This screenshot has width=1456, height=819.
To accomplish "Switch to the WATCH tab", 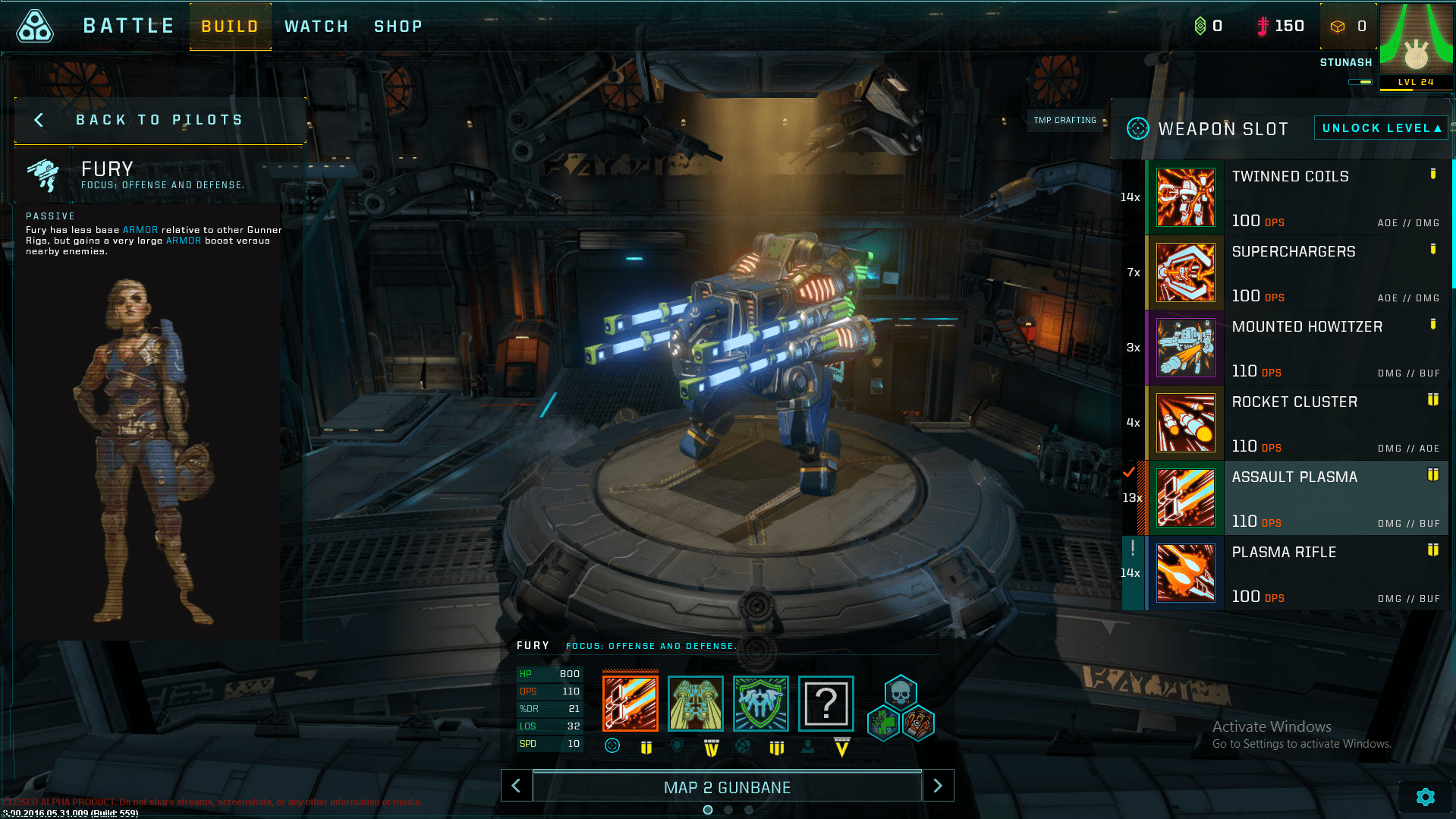I will [316, 26].
